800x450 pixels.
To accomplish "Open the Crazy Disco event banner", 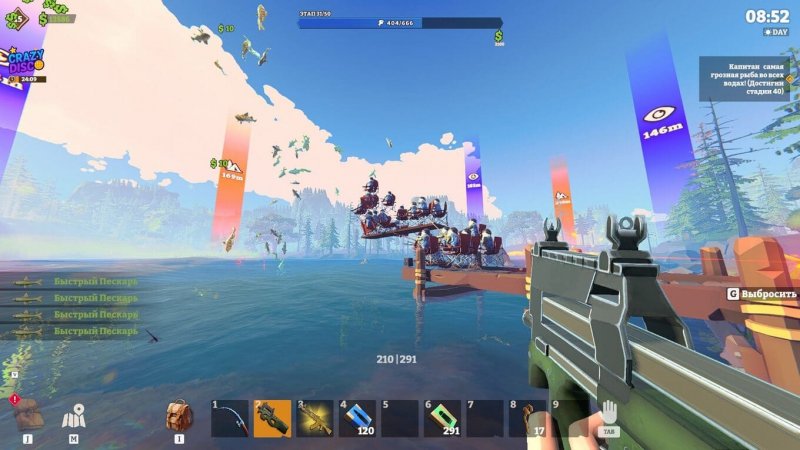I will tap(23, 64).
